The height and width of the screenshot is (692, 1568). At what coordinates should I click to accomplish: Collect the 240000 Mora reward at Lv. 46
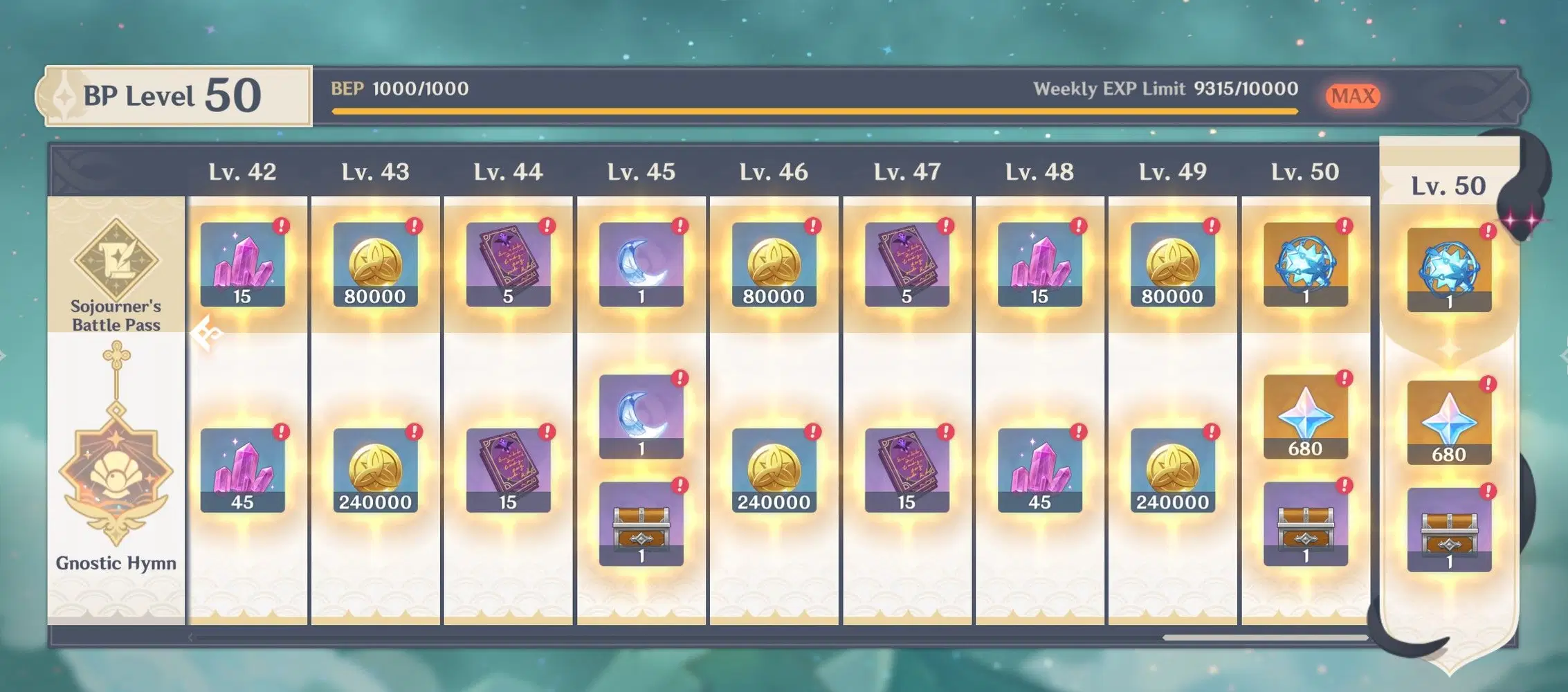(x=774, y=470)
